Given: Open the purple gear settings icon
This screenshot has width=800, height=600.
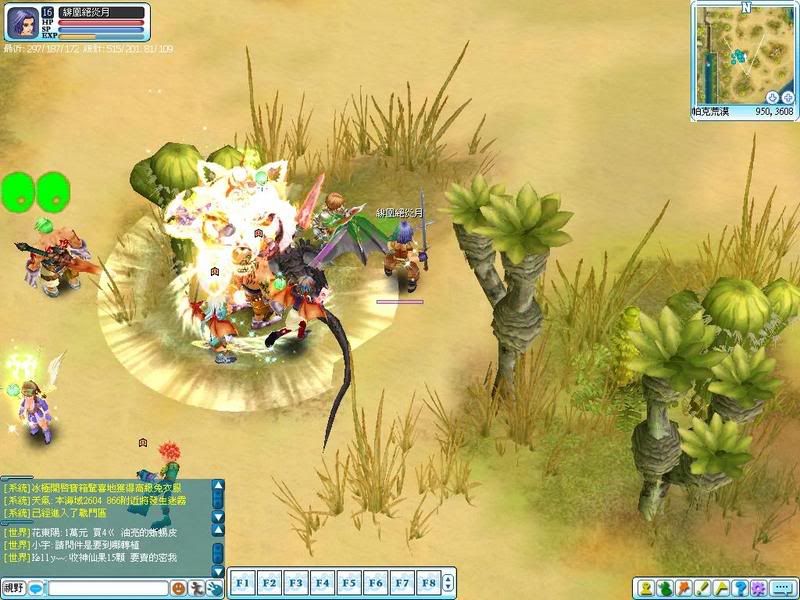Looking at the screenshot, I should [x=758, y=588].
